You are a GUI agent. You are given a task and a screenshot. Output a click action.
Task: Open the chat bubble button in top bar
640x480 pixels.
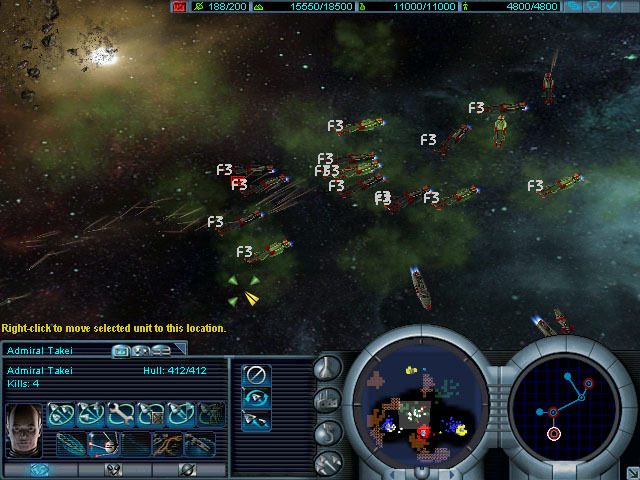point(593,6)
